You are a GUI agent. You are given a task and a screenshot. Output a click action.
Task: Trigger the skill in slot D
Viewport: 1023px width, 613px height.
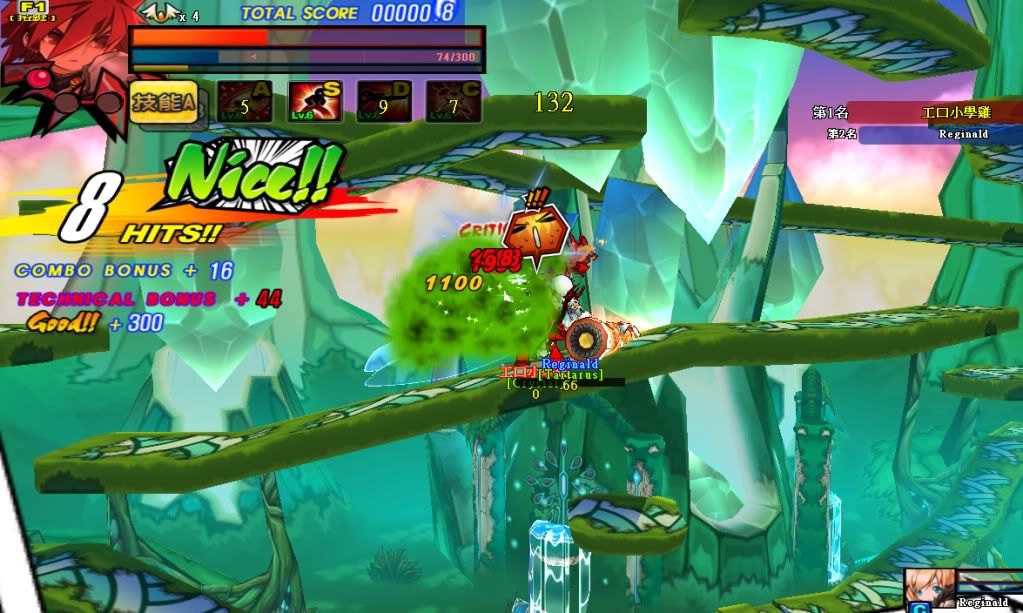pos(384,102)
